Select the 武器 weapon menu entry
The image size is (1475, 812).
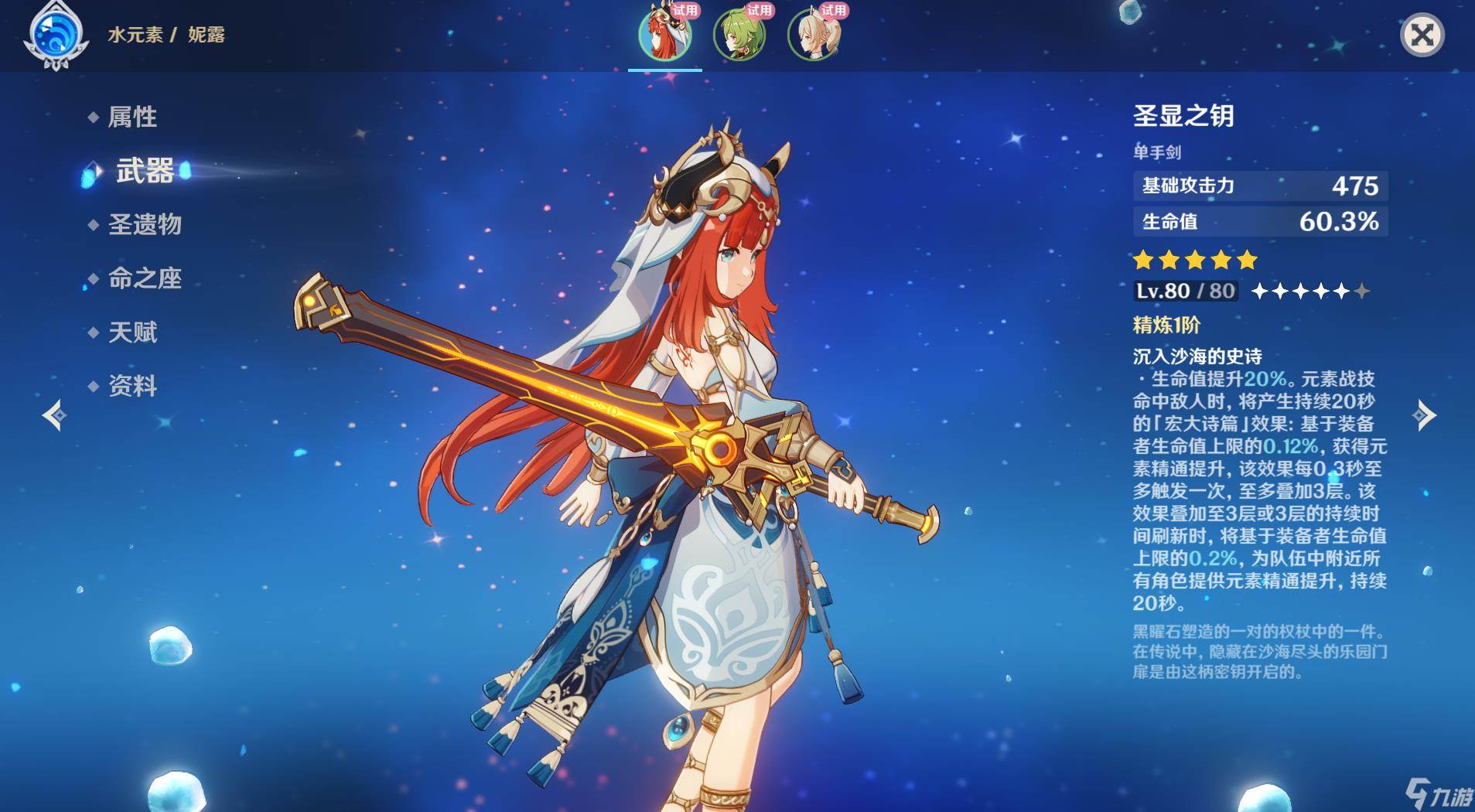145,171
